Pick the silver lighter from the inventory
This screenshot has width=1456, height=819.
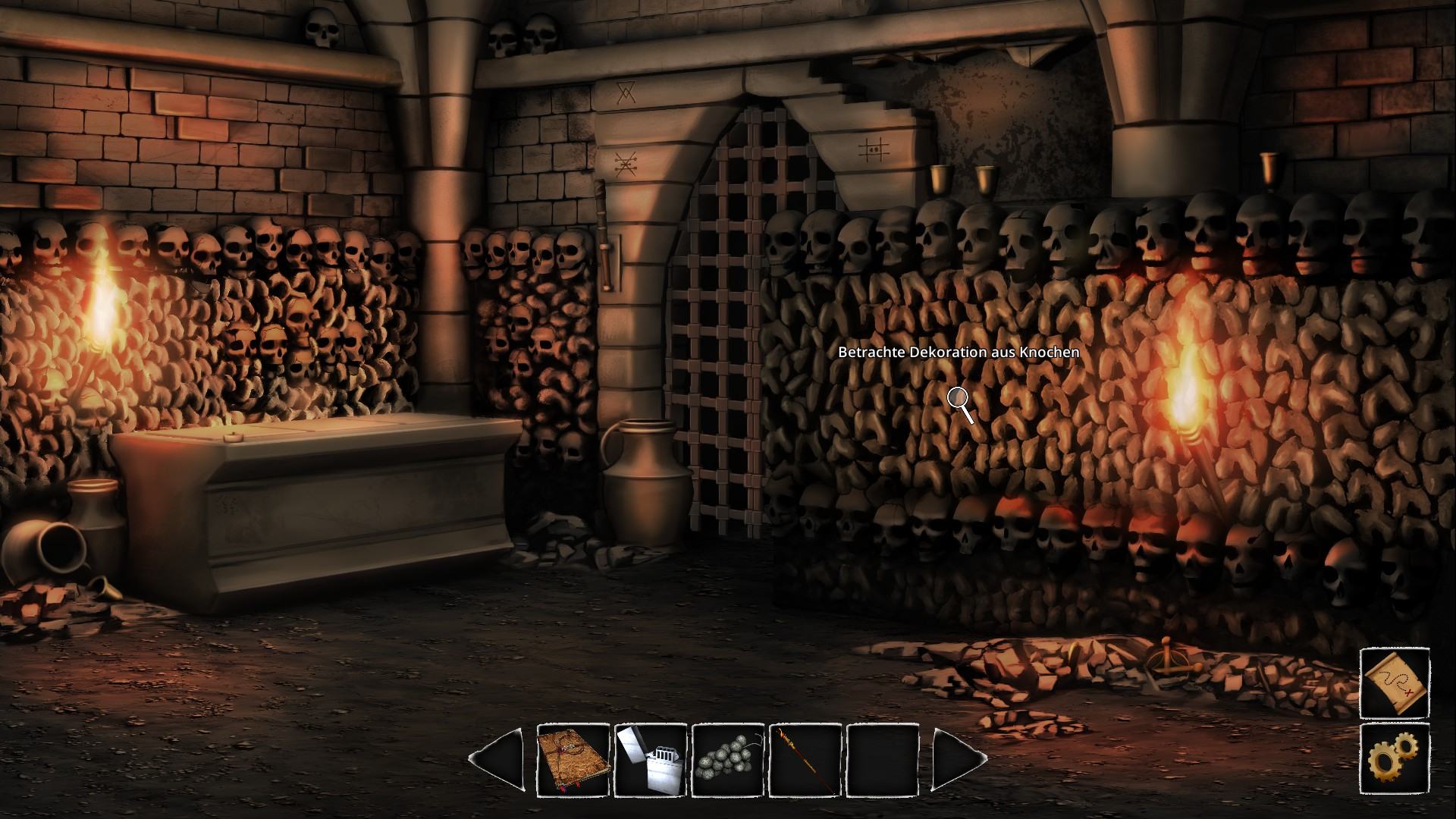[651, 760]
